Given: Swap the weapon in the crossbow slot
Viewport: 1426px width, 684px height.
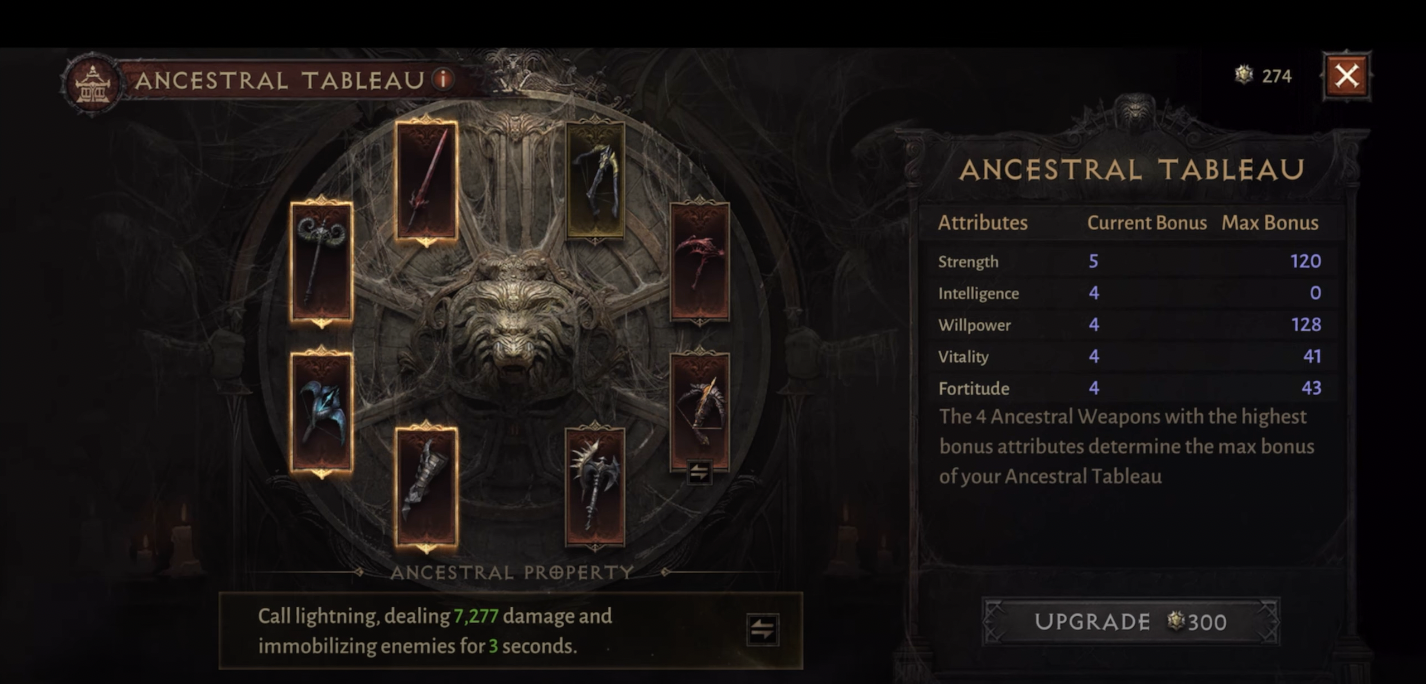Looking at the screenshot, I should pyautogui.click(x=699, y=472).
